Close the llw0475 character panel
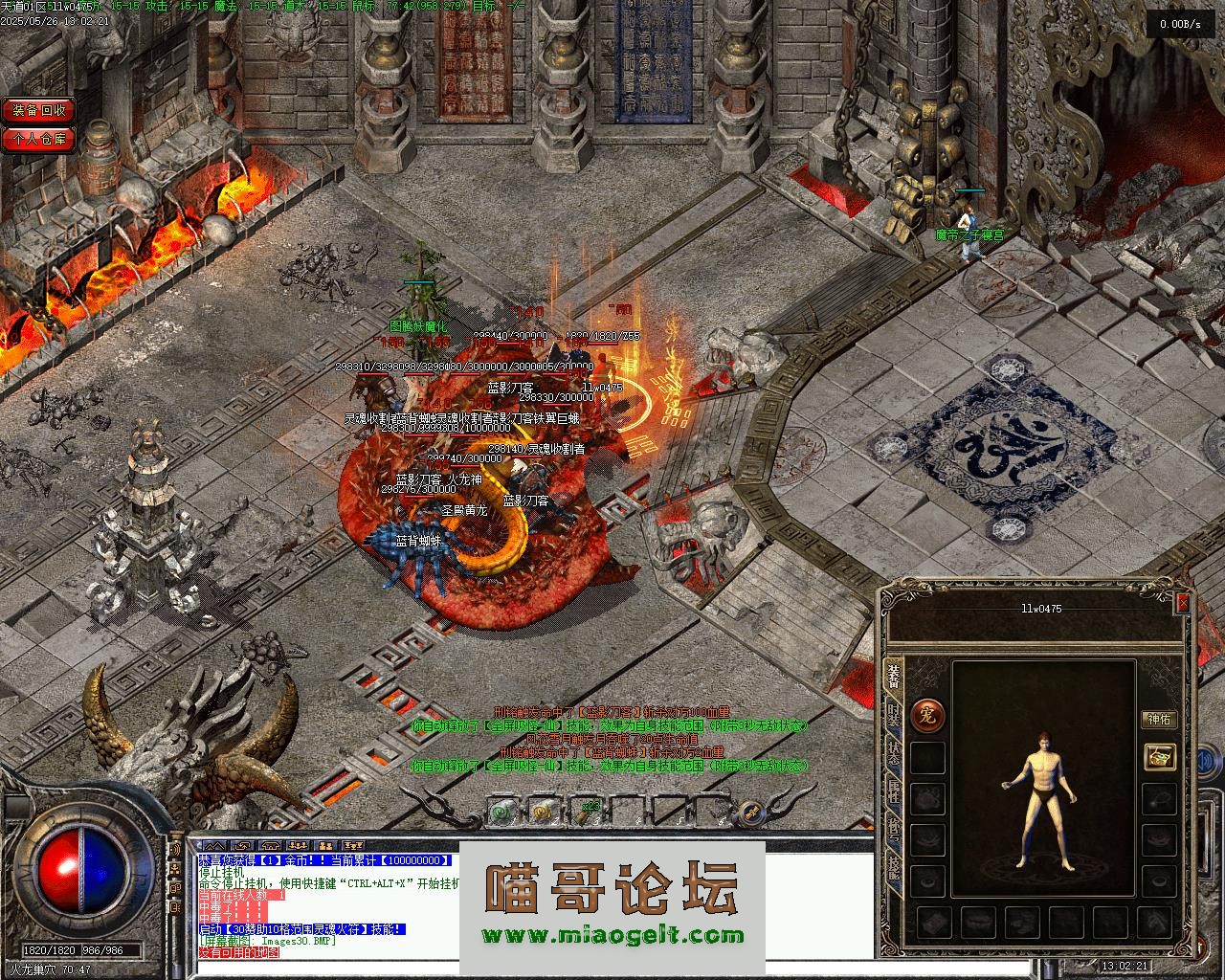 pyautogui.click(x=1183, y=603)
